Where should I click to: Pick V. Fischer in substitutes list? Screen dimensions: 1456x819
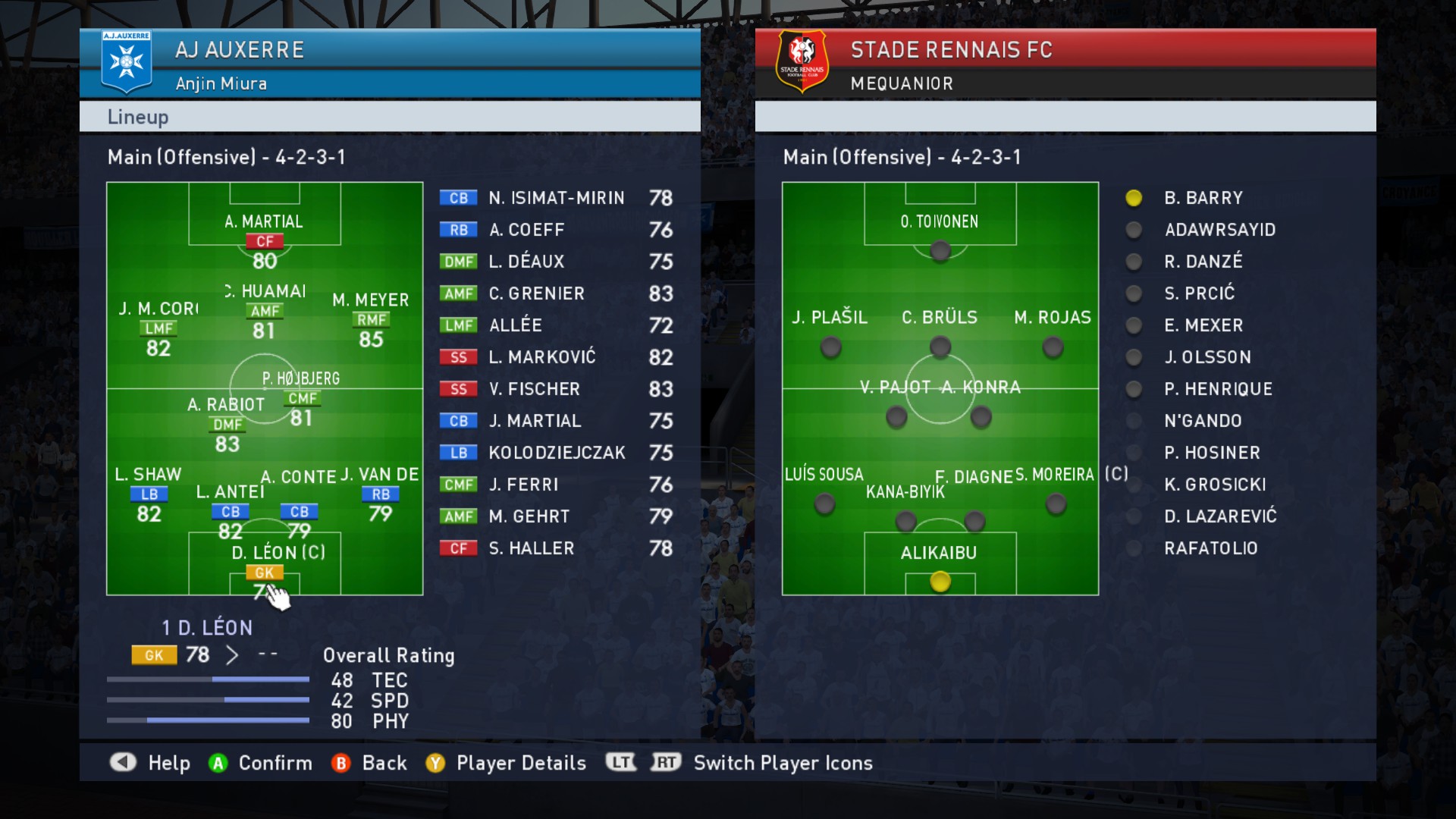click(x=556, y=389)
